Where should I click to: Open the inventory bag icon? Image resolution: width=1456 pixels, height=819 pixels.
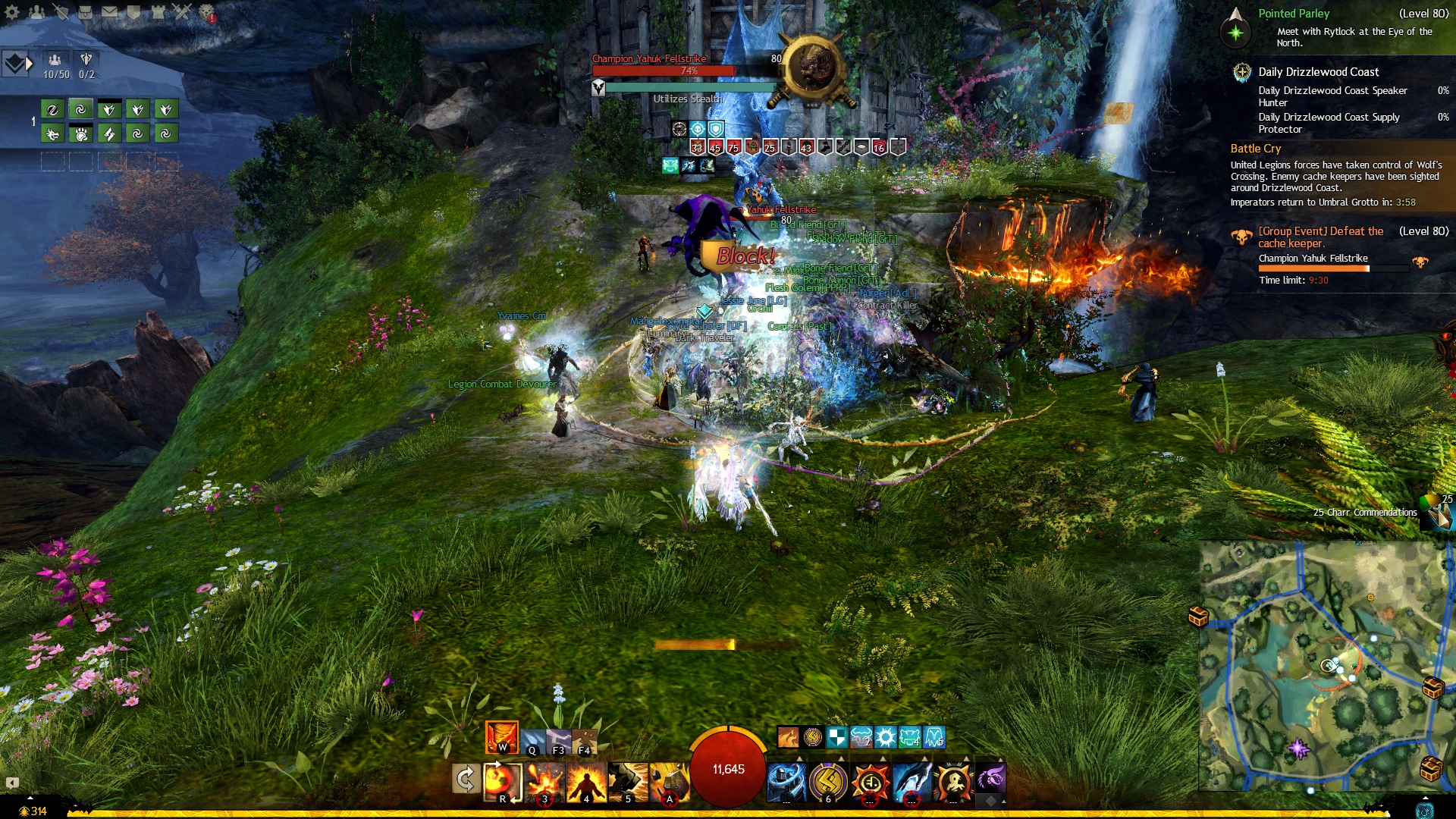pyautogui.click(x=85, y=11)
